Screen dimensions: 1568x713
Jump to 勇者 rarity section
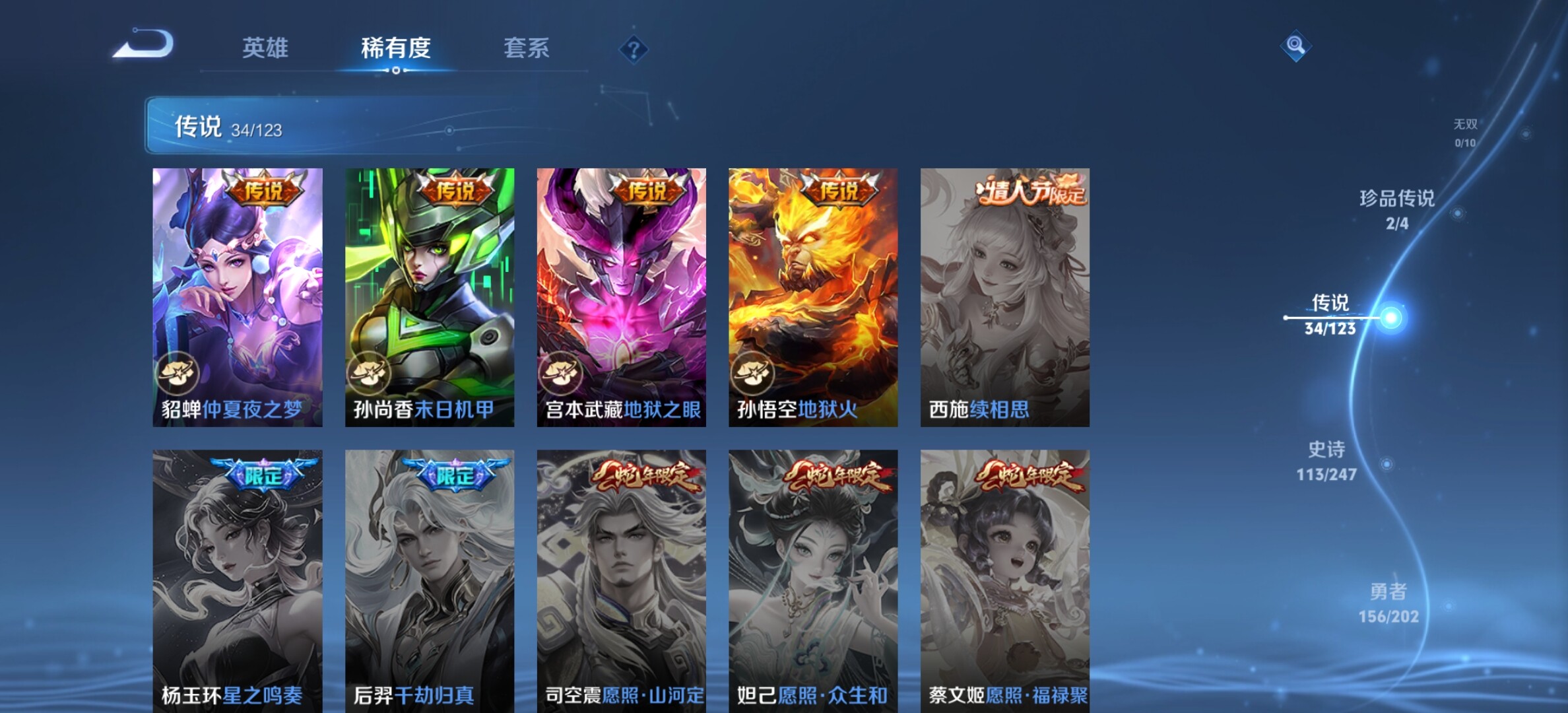pos(1388,603)
